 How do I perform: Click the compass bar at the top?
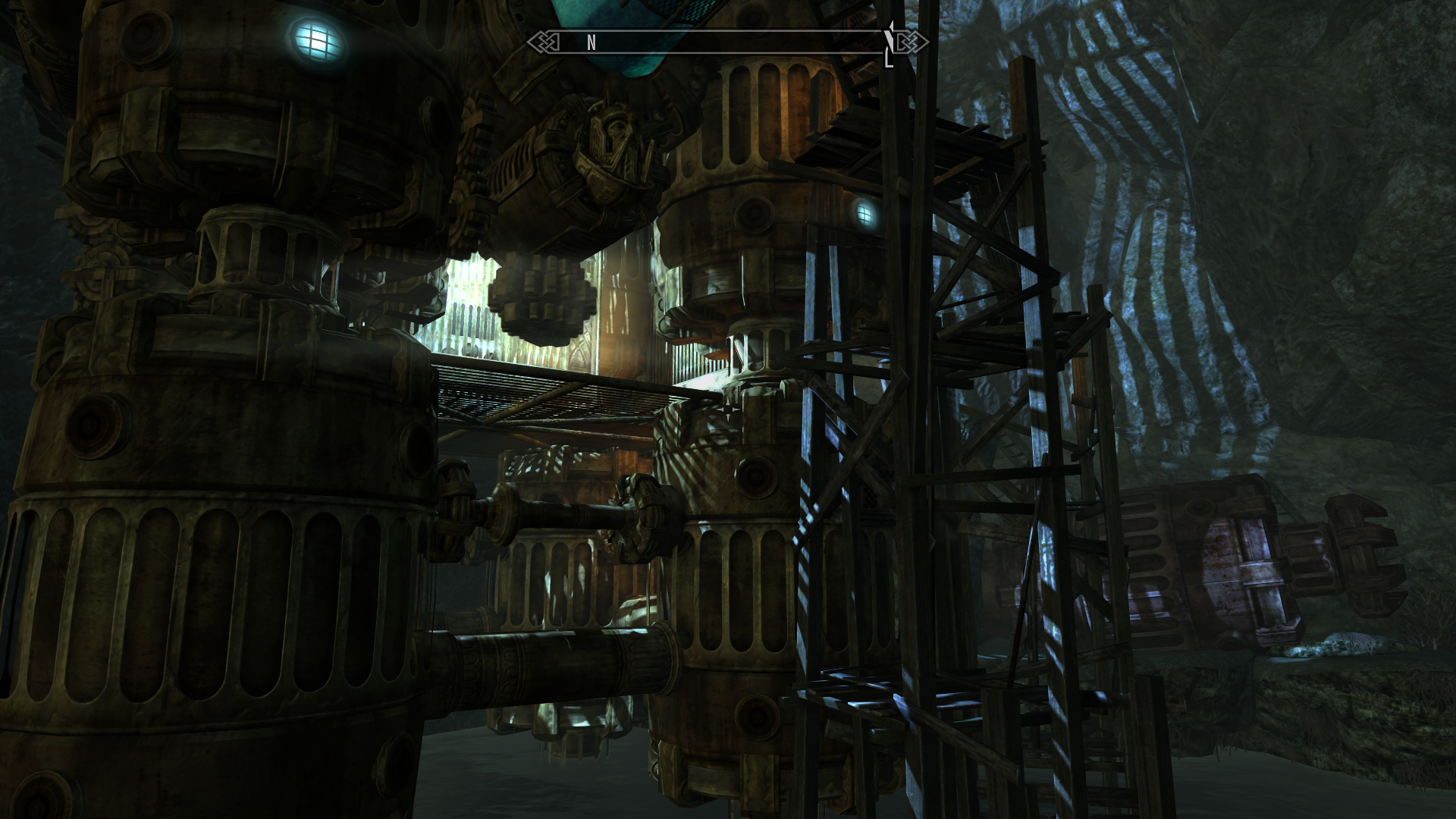pos(726,42)
